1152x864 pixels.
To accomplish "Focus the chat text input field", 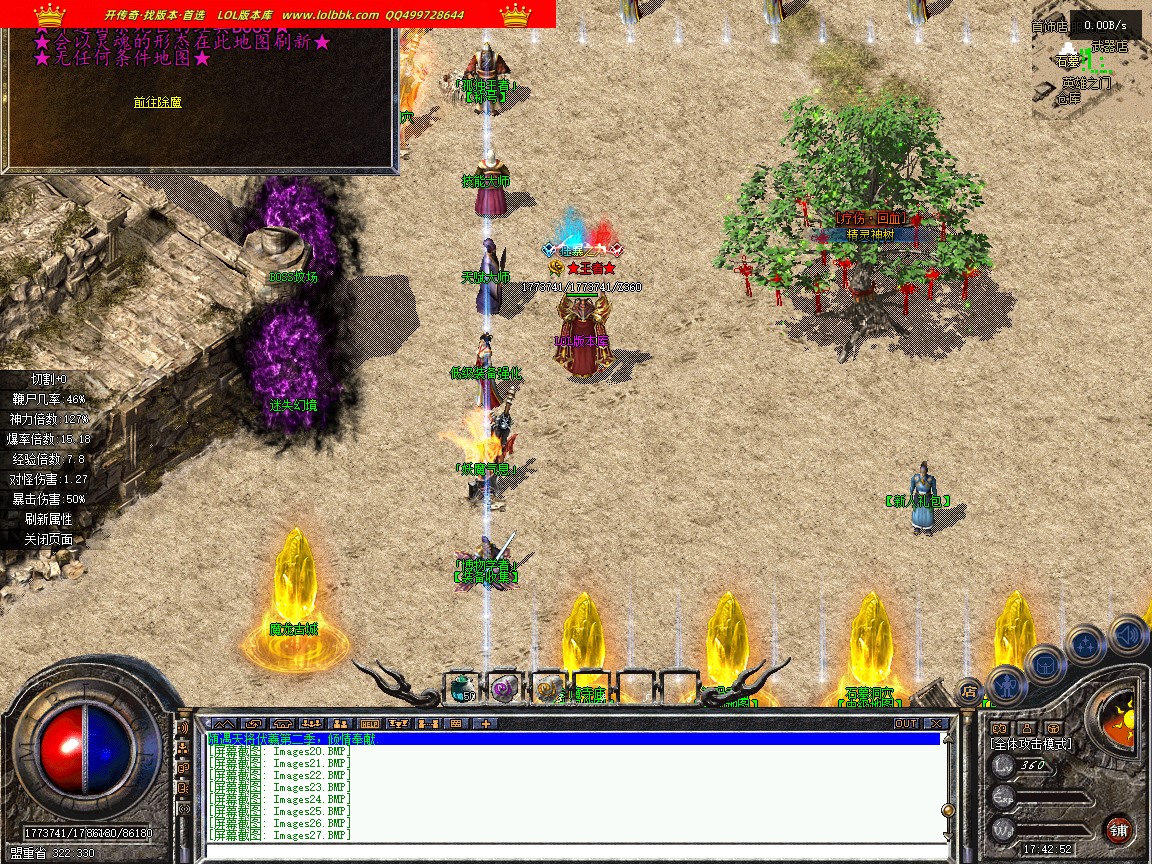I will (570, 852).
